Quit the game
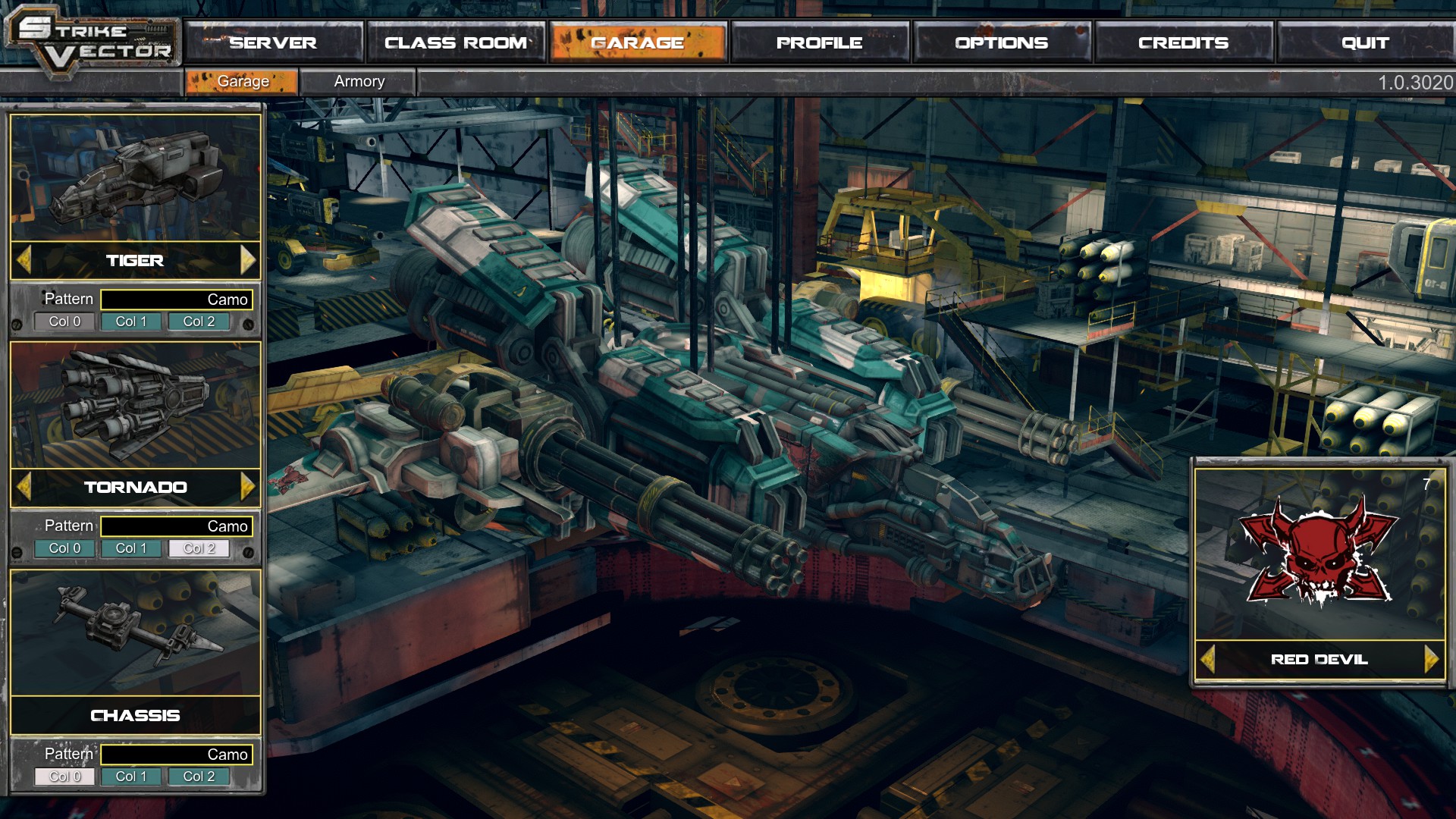 tap(1365, 42)
